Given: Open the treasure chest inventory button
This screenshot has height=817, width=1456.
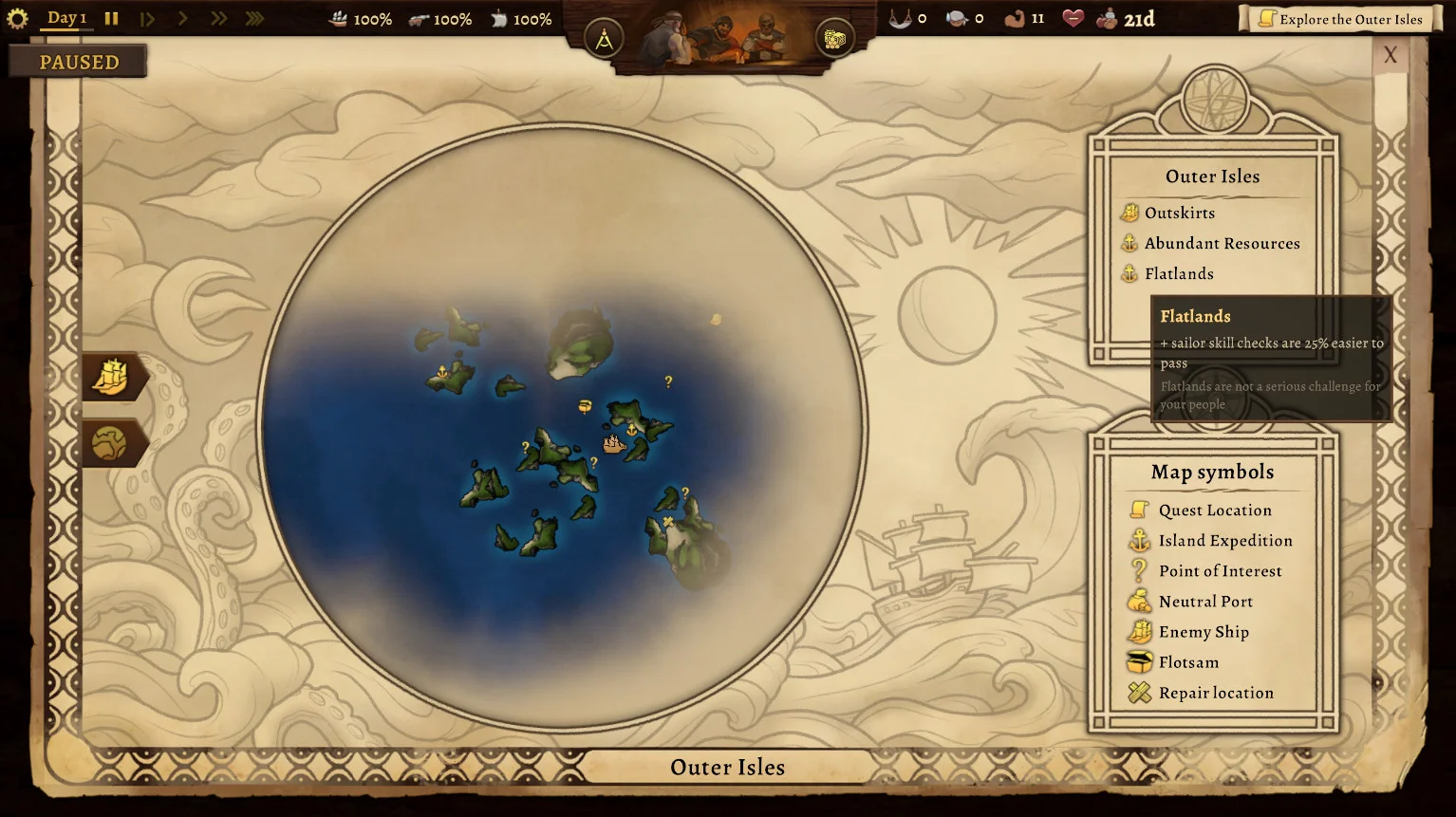Looking at the screenshot, I should tap(834, 39).
